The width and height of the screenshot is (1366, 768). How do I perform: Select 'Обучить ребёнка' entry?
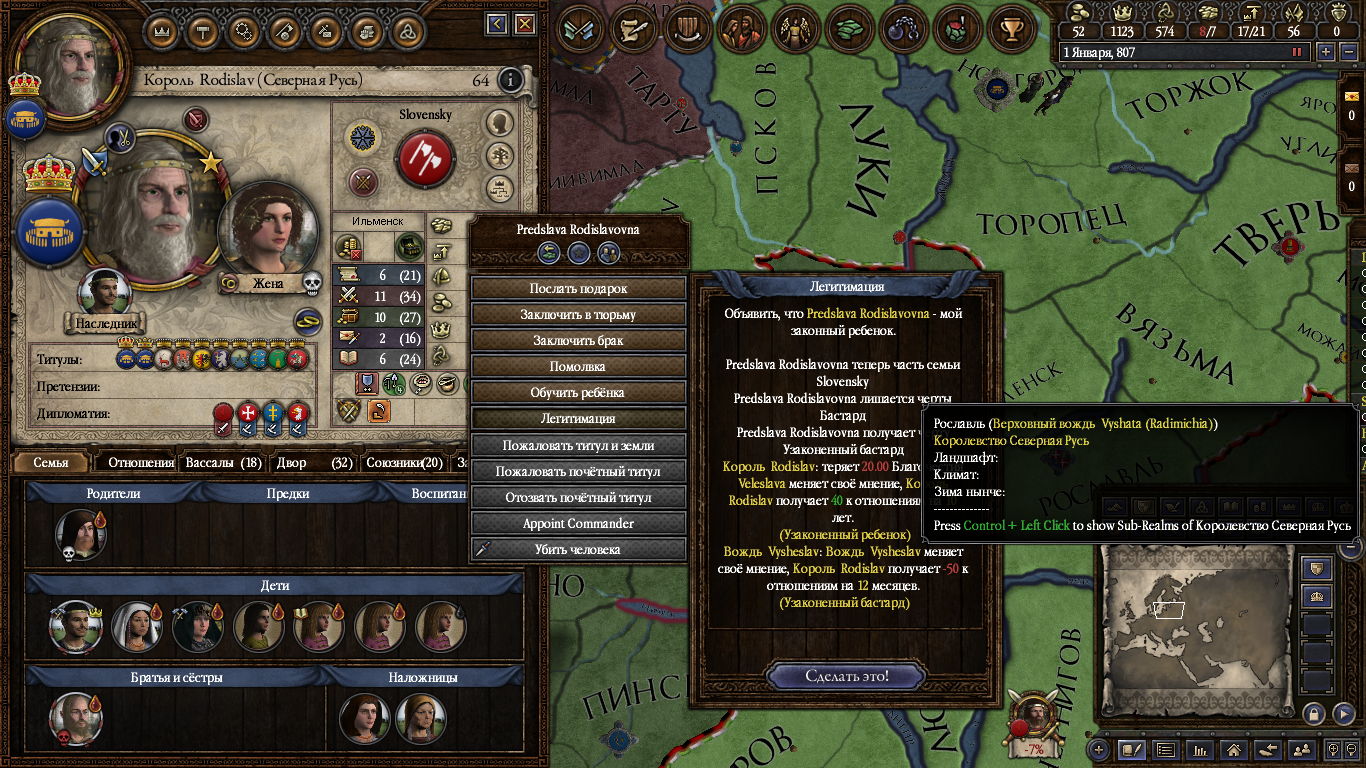coord(578,392)
